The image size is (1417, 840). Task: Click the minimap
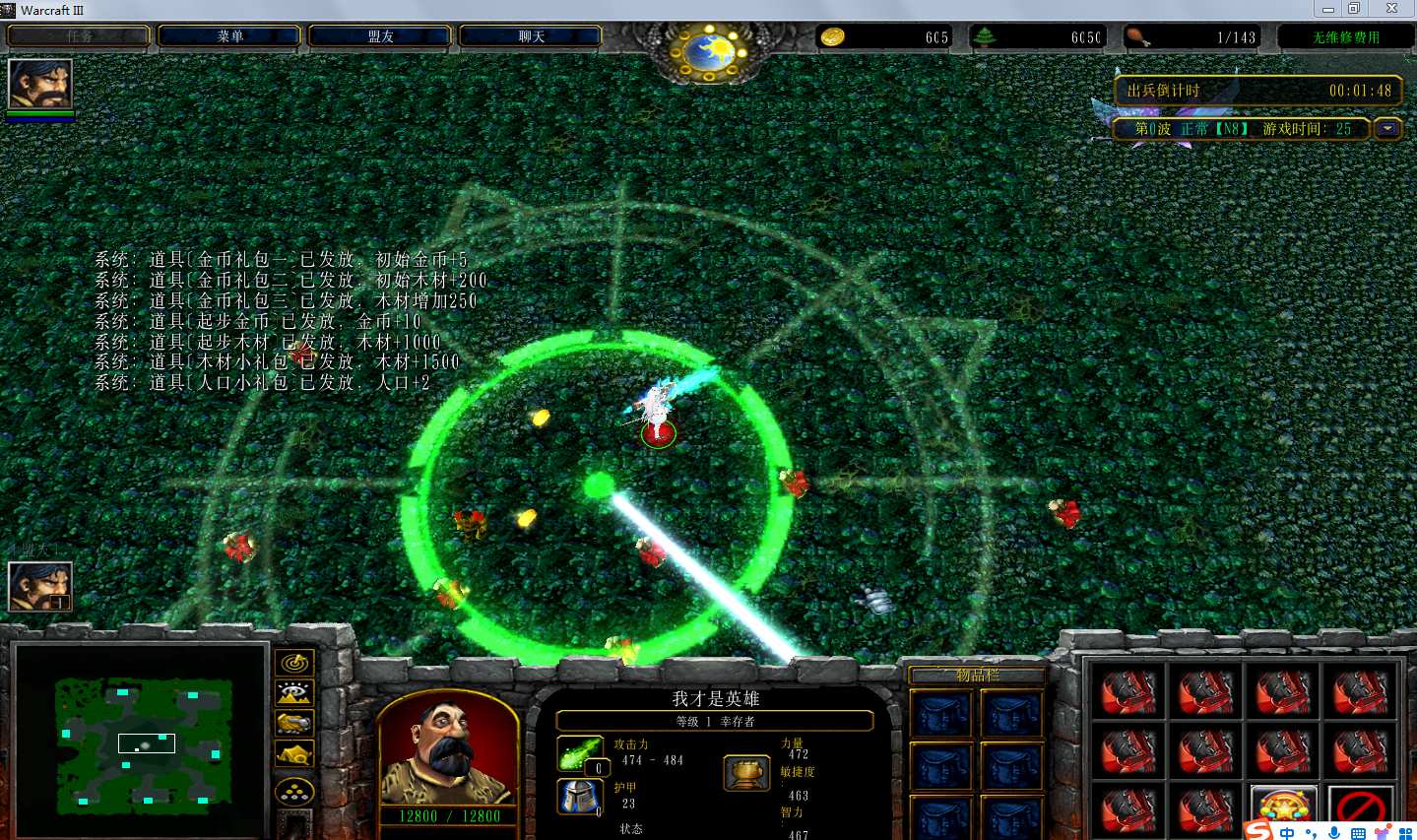pyautogui.click(x=144, y=744)
